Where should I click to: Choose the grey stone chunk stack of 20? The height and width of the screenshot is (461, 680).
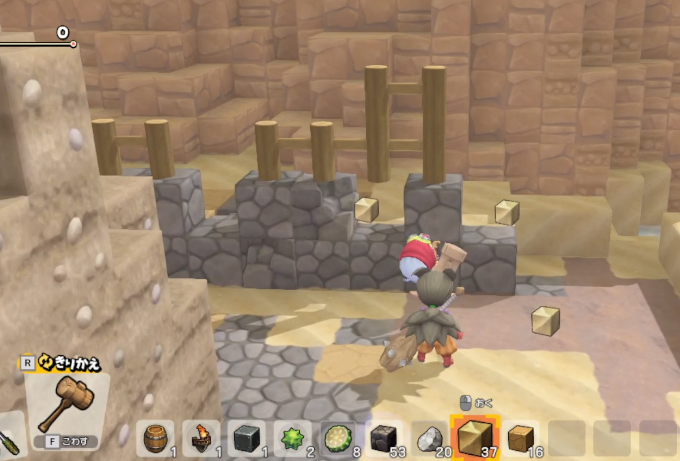click(x=428, y=438)
